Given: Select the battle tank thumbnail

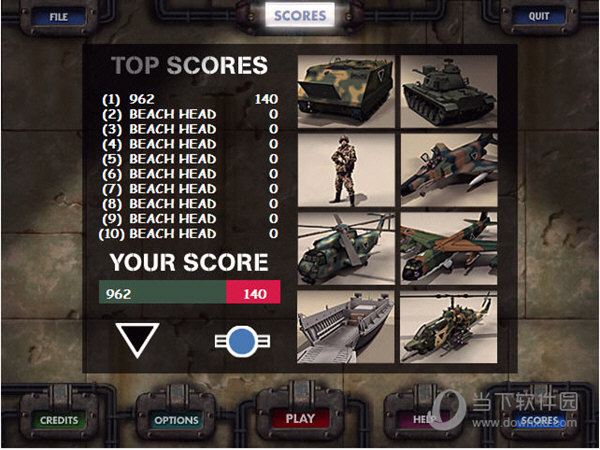Looking at the screenshot, I should tap(448, 90).
